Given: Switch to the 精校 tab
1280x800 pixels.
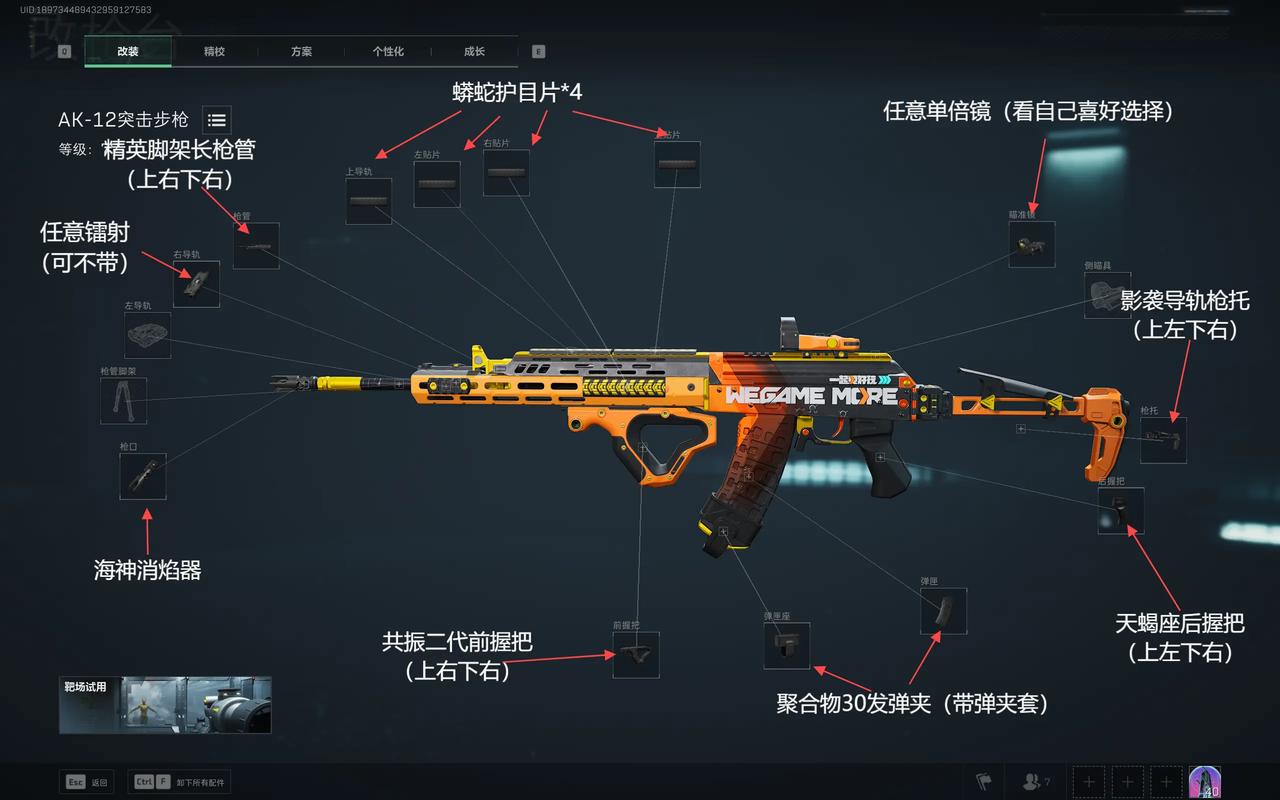Looking at the screenshot, I should click(214, 51).
